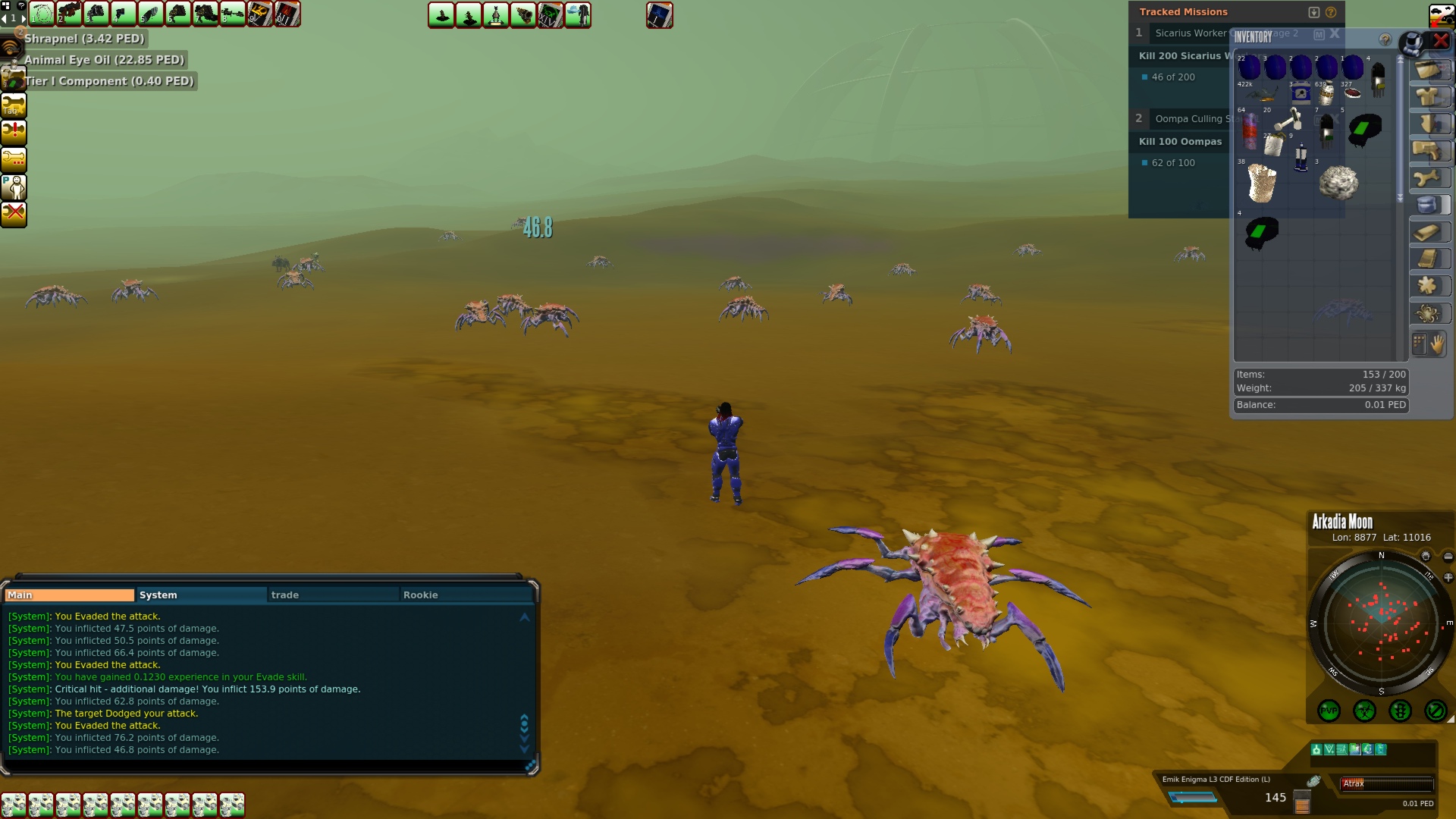The width and height of the screenshot is (1456, 819).
Task: Zoom out the radar with minus button
Action: click(1448, 557)
